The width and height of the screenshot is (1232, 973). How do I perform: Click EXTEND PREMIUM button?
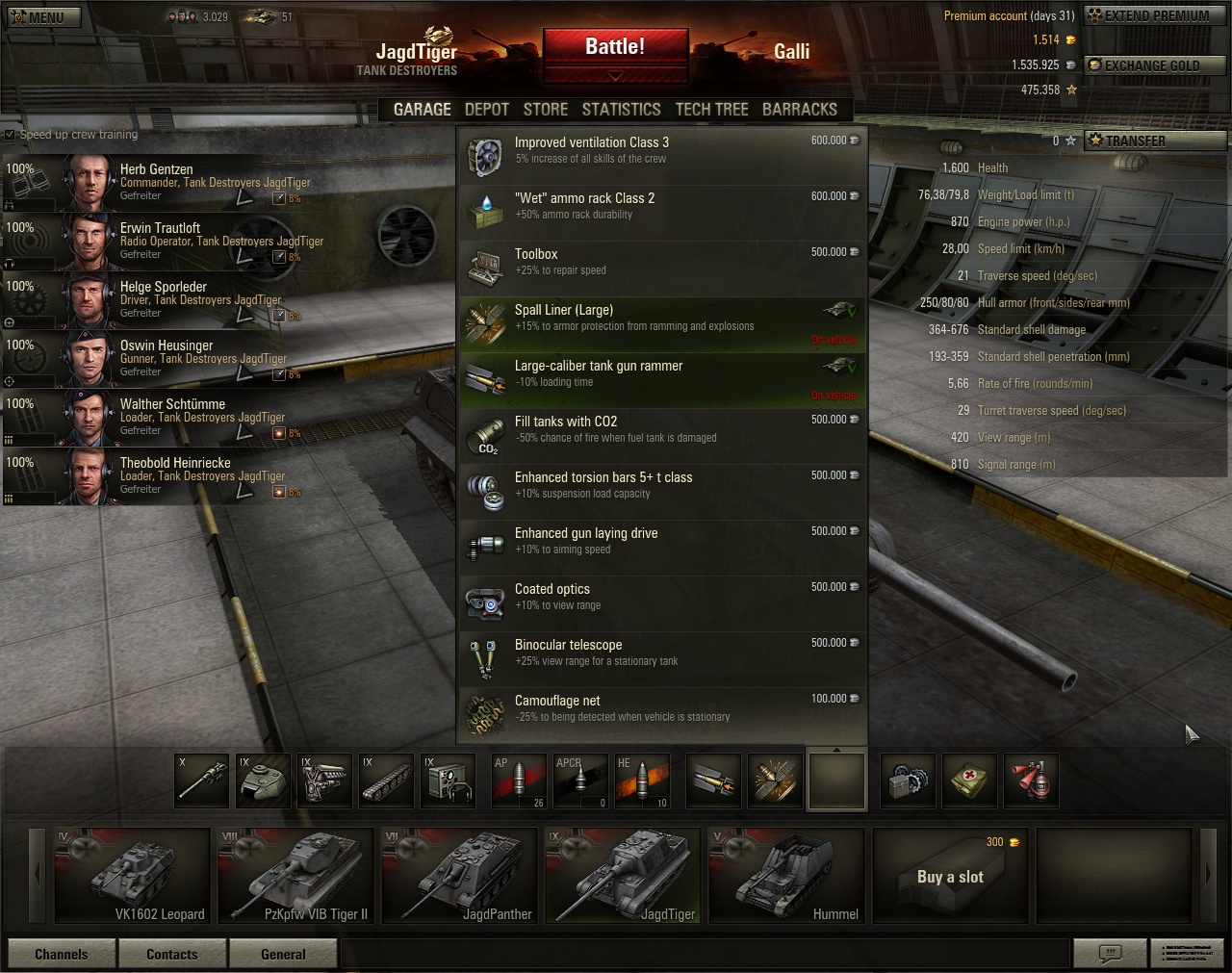(1155, 15)
